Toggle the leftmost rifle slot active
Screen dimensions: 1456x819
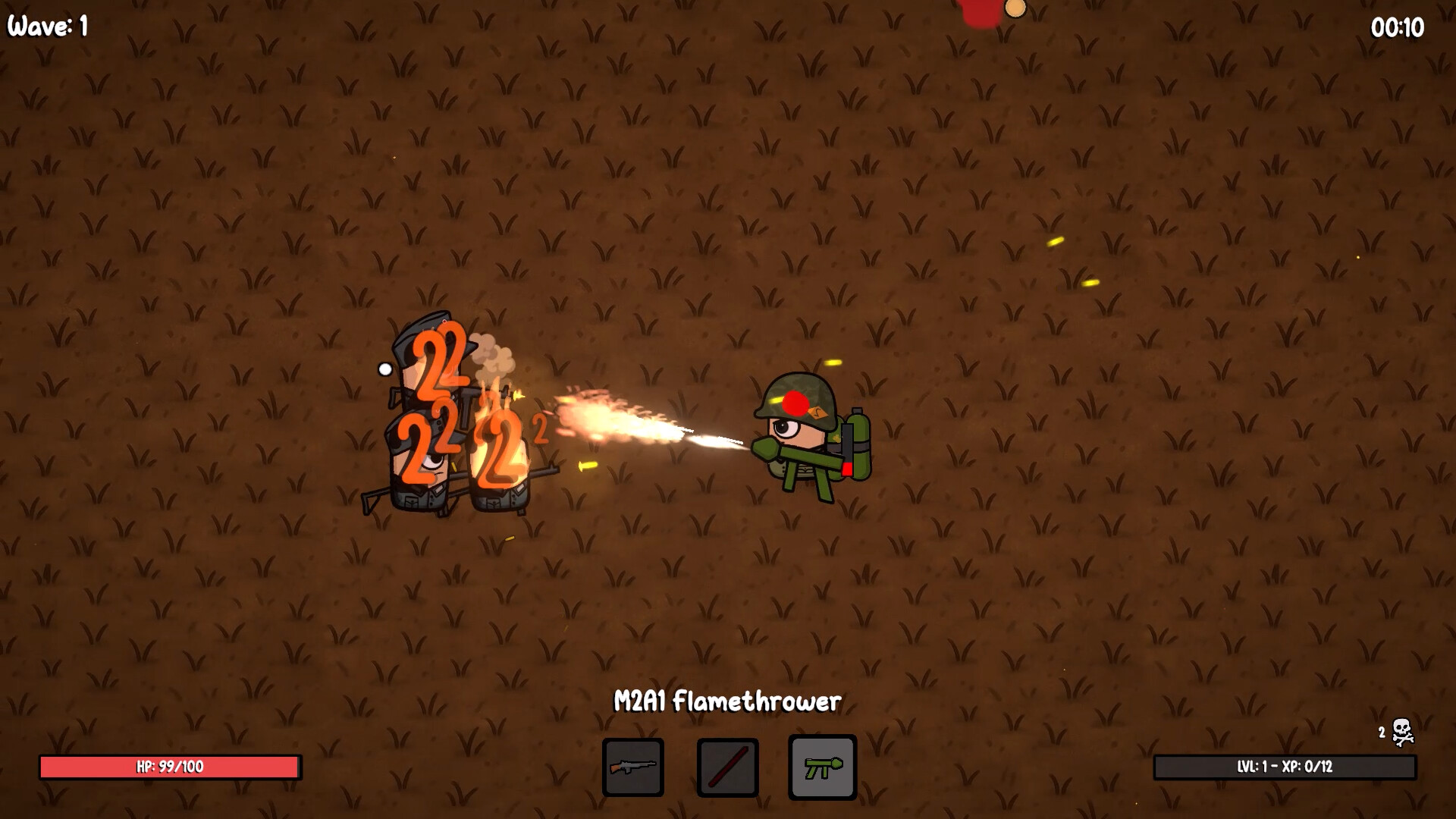632,768
